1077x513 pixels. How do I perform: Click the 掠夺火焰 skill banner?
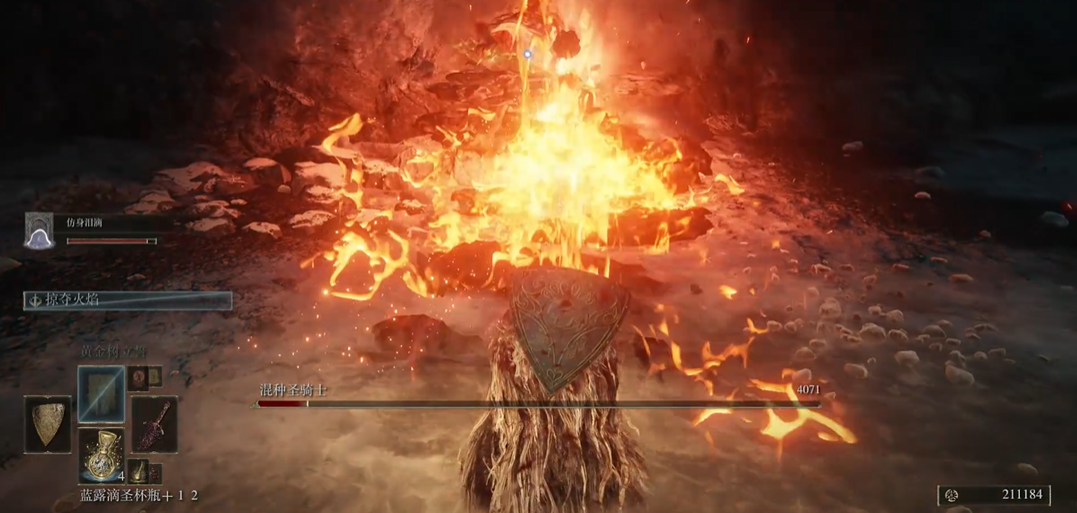tap(128, 300)
